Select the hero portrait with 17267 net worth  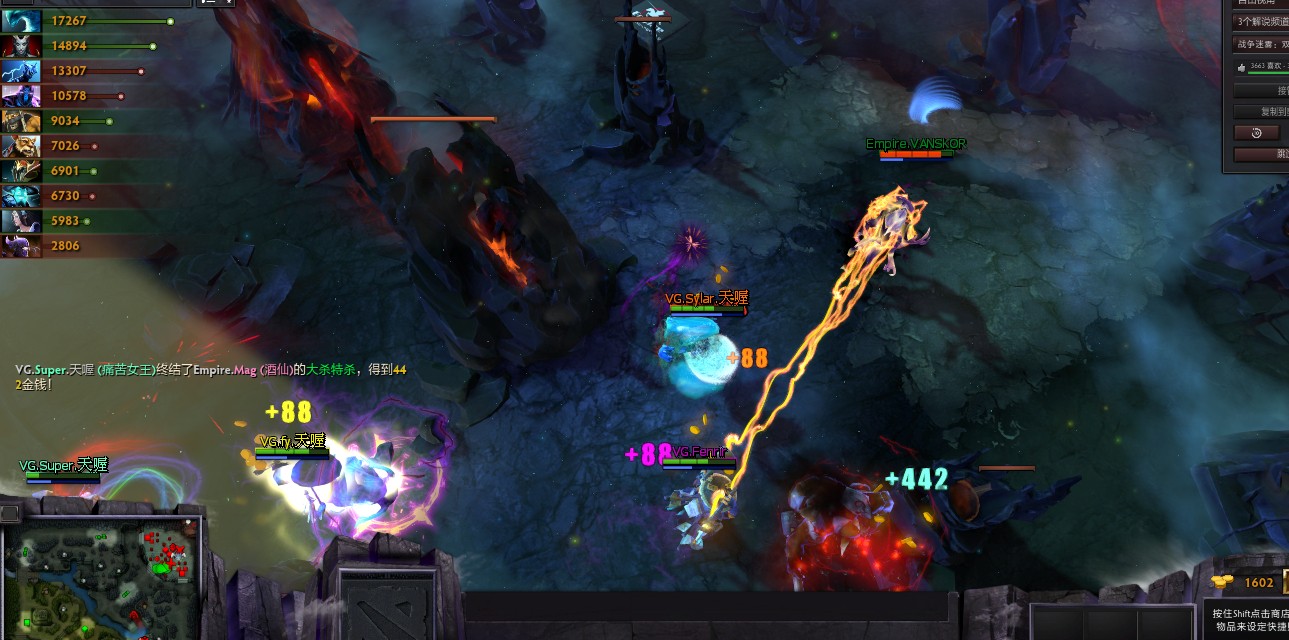21,21
